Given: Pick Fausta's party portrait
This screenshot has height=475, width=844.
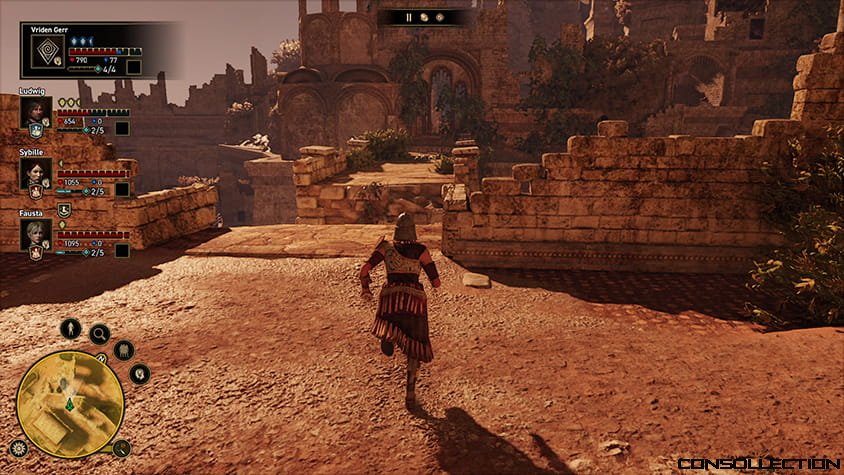Looking at the screenshot, I should [35, 234].
